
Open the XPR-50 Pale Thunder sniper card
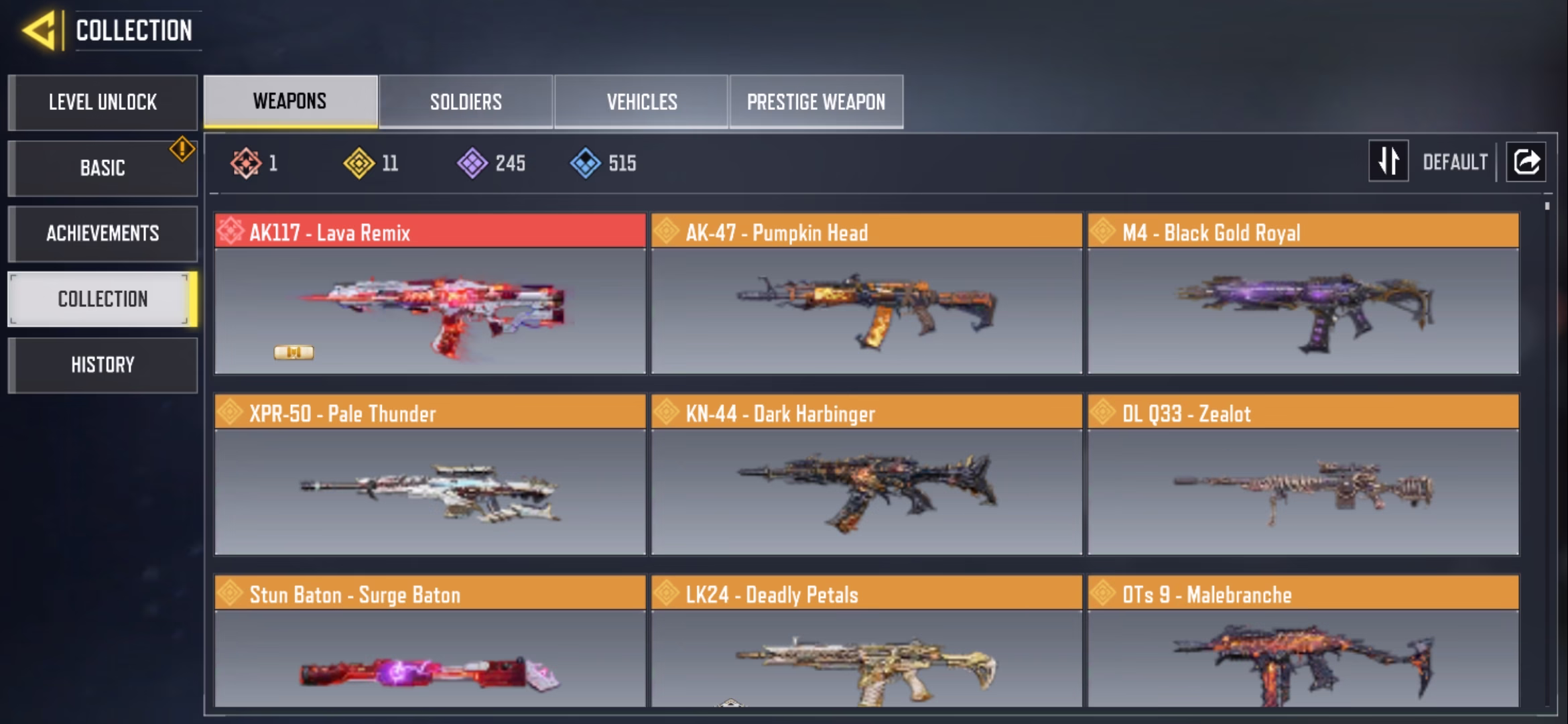coord(430,475)
